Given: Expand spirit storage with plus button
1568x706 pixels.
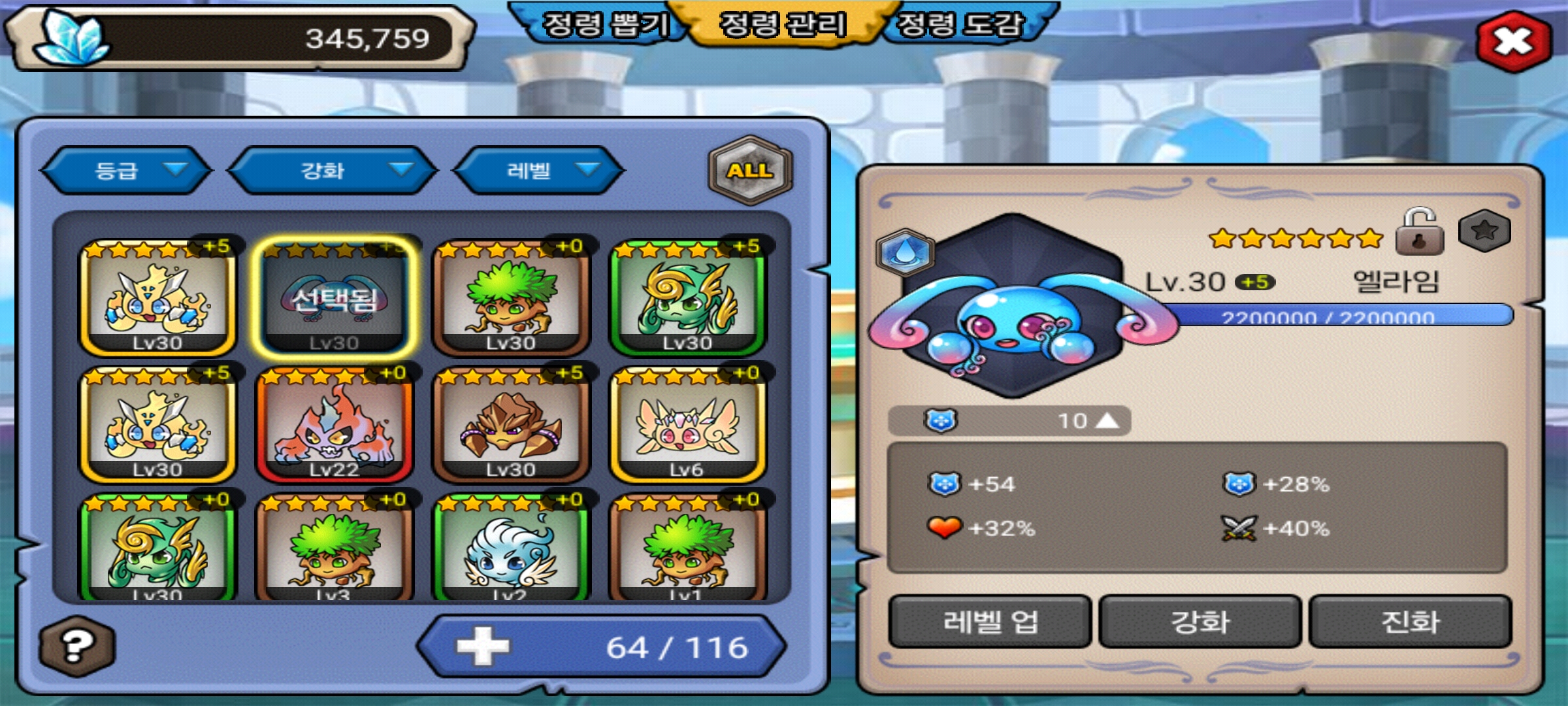Looking at the screenshot, I should (482, 647).
